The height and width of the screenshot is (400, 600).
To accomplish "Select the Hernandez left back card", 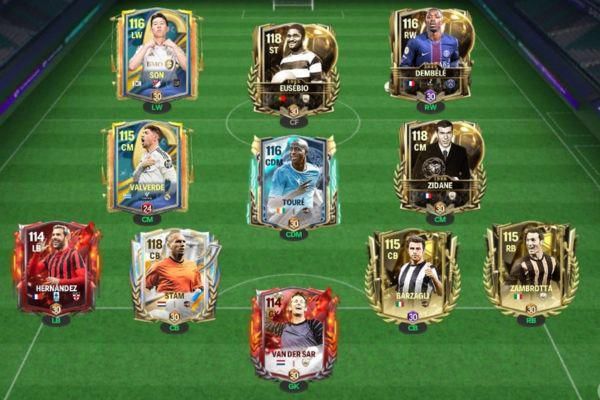I will pyautogui.click(x=57, y=270).
